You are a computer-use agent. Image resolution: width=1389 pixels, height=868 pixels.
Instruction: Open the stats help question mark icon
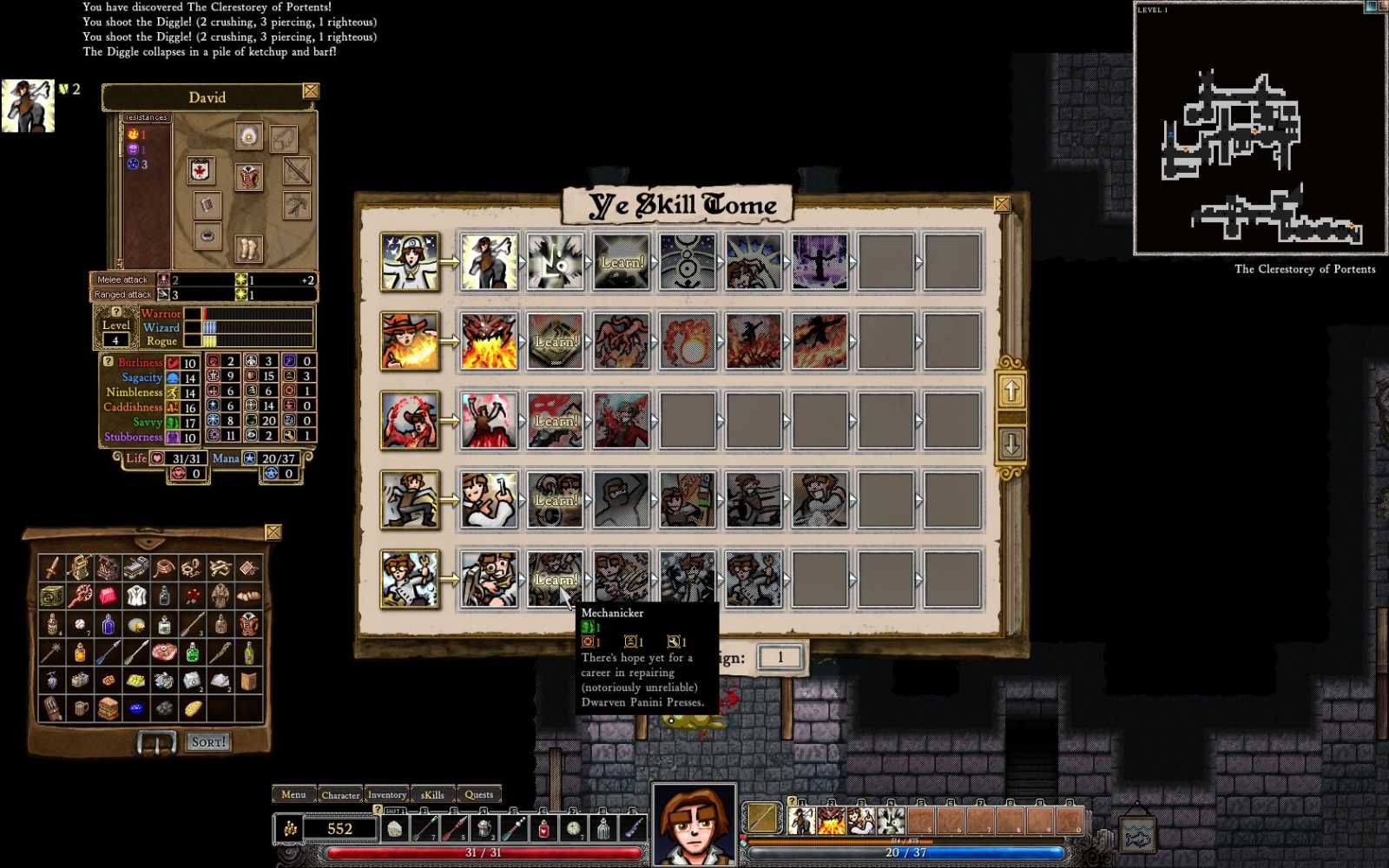click(109, 362)
